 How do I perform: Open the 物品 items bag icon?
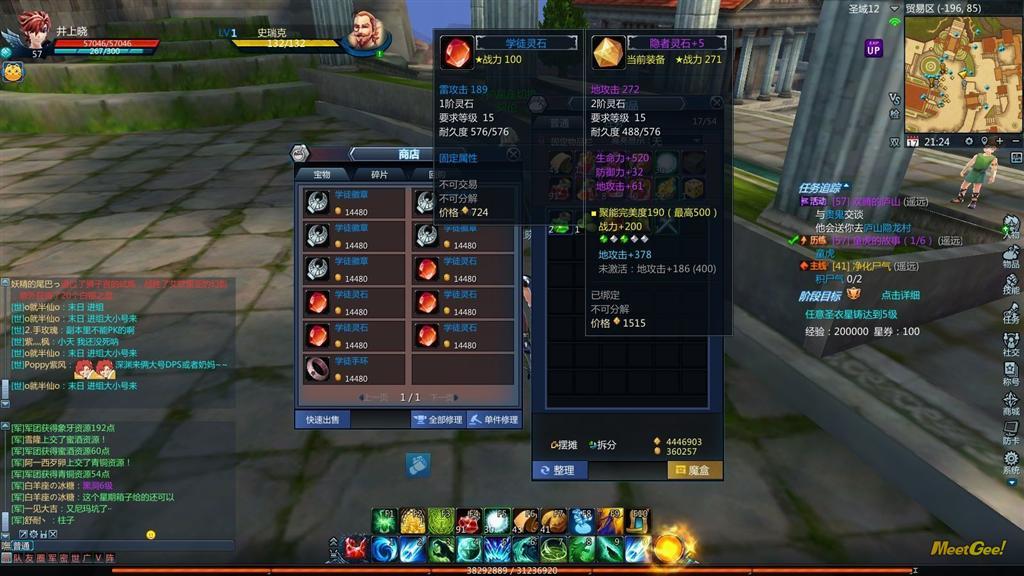(x=1011, y=255)
